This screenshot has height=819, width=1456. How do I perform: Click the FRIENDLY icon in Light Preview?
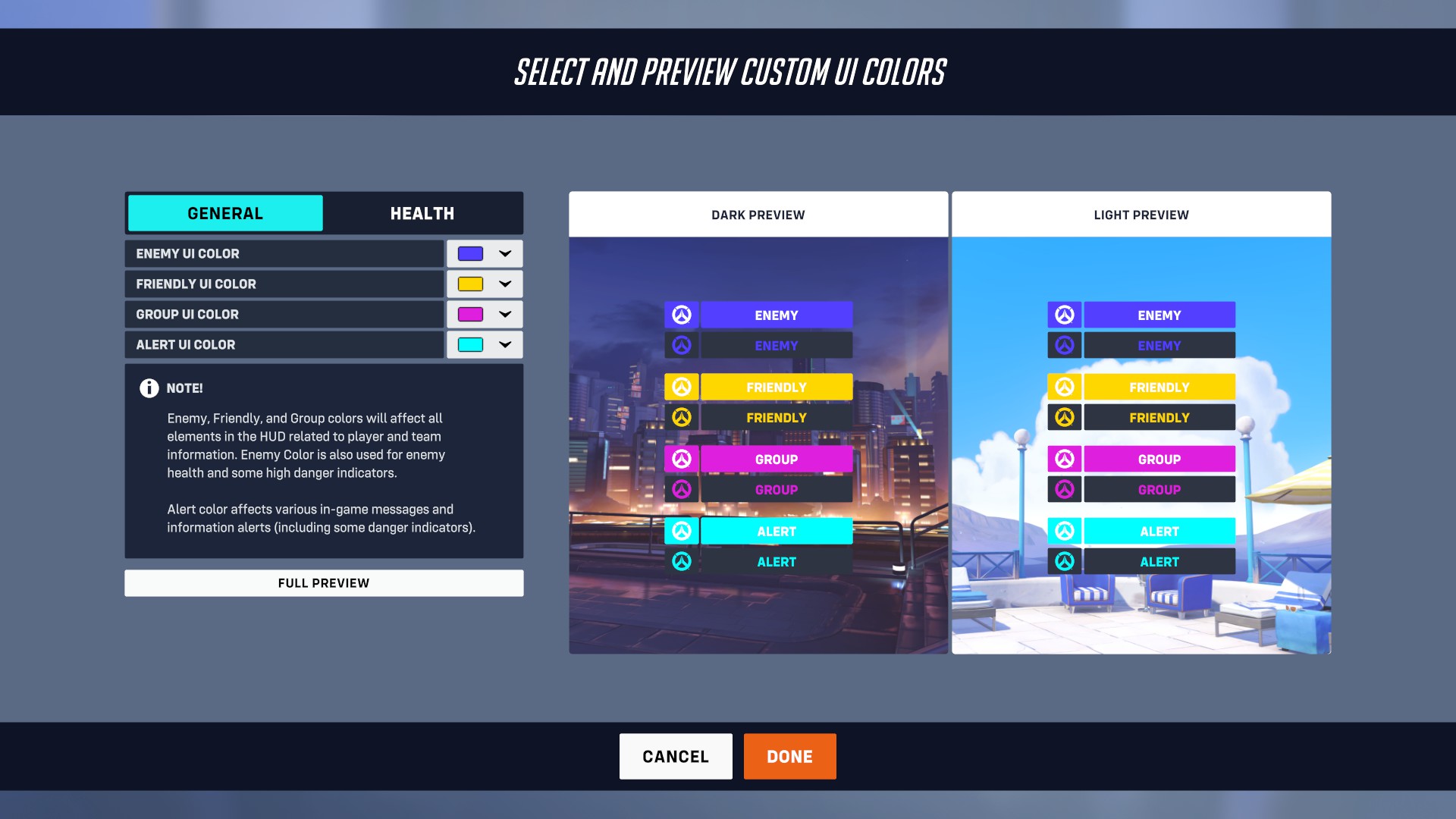coord(1065,387)
